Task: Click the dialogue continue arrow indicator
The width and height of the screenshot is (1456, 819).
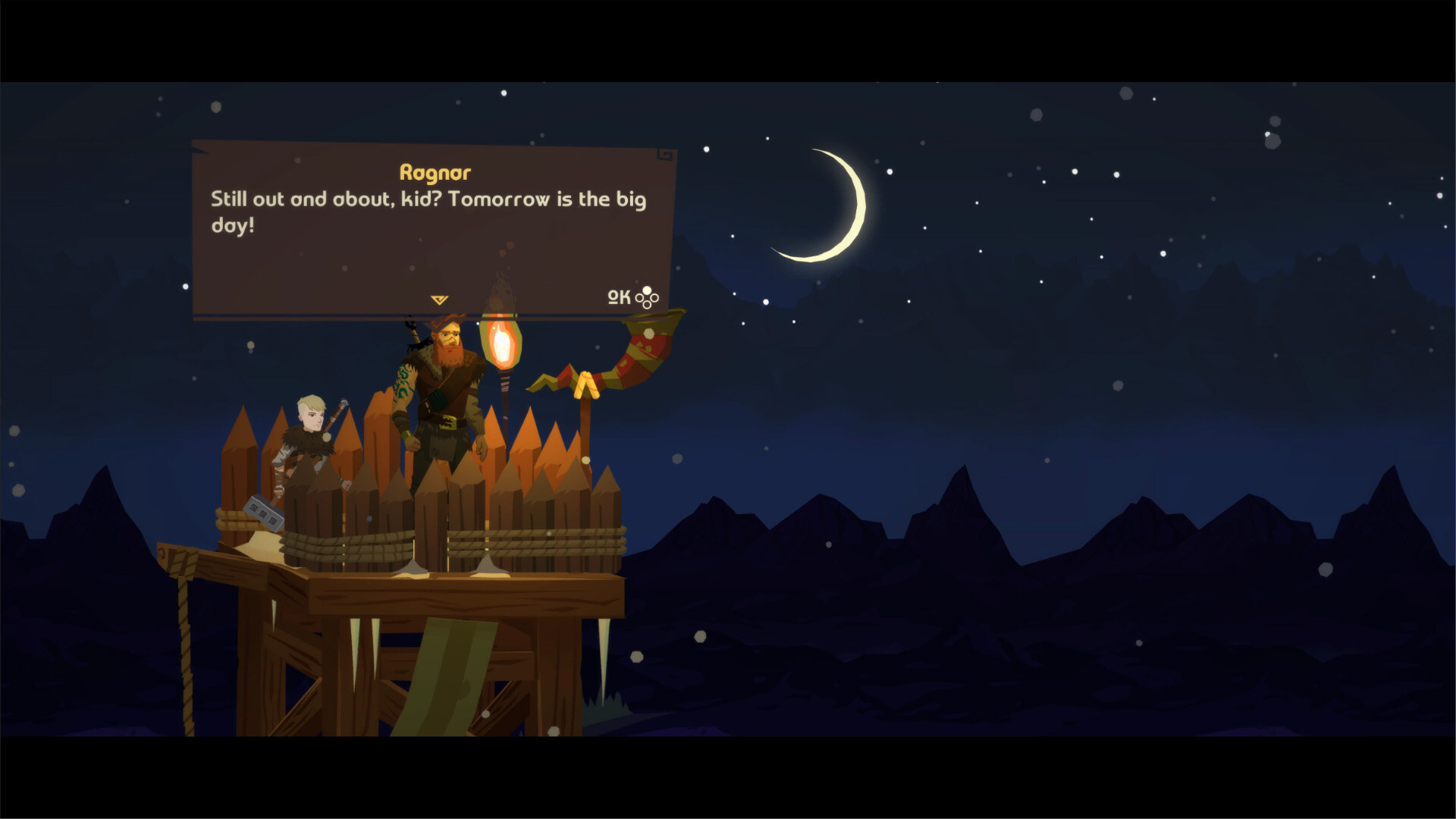Action: tap(439, 300)
